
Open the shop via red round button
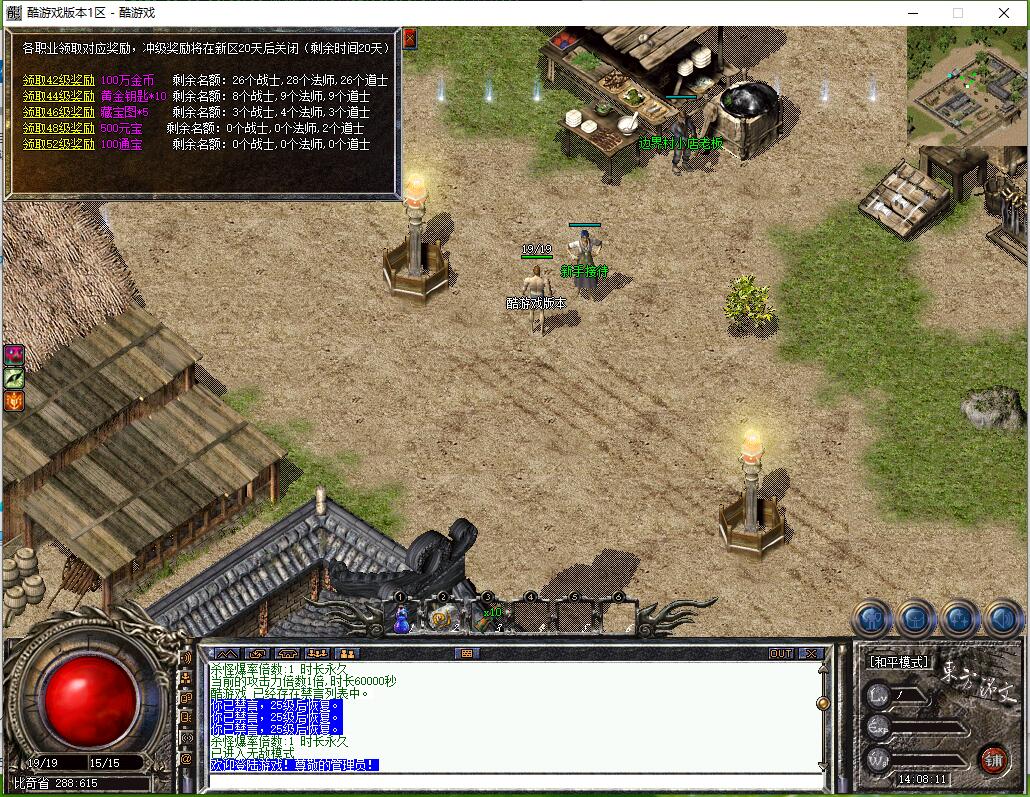992,758
